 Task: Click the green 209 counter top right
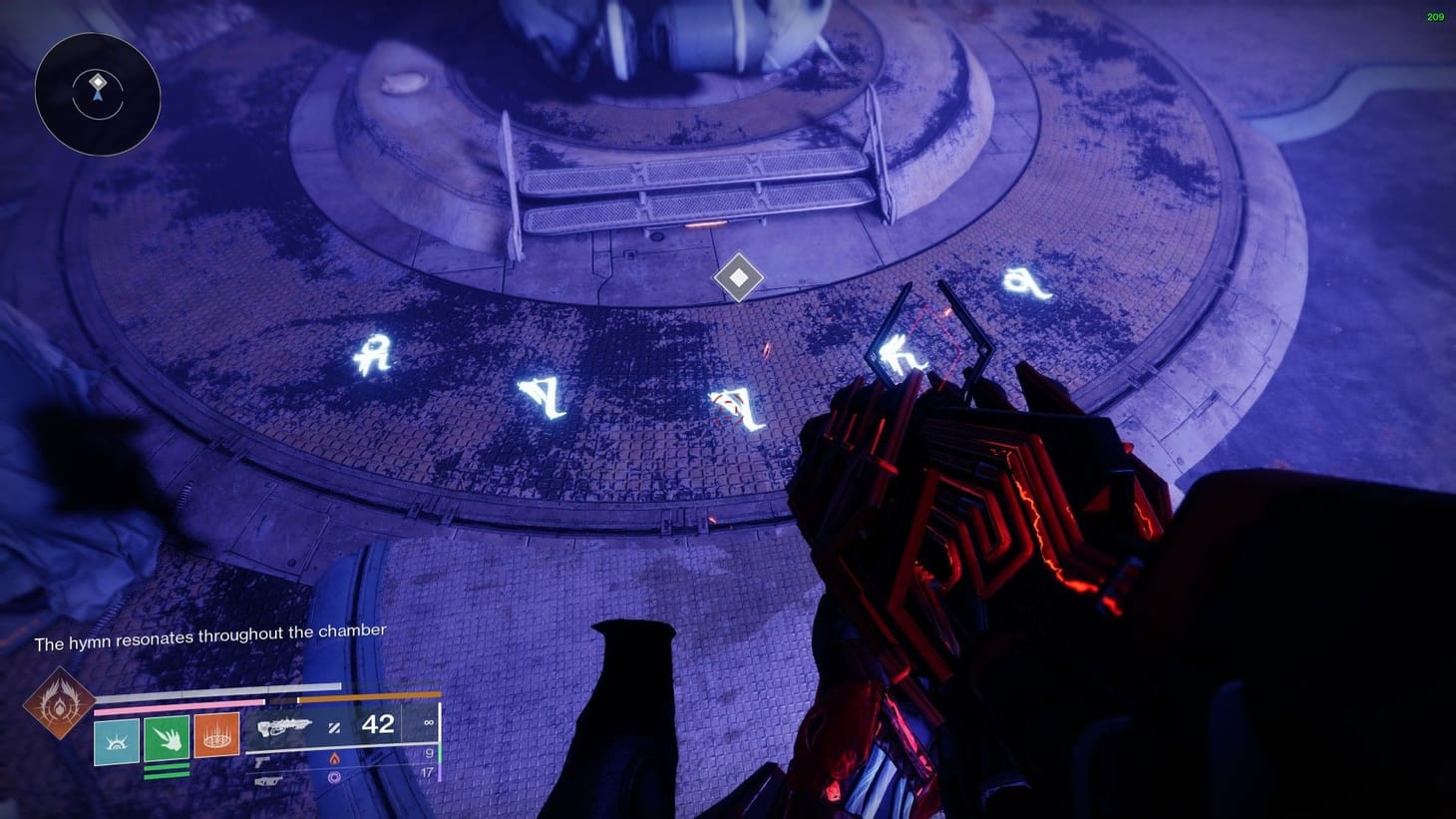[x=1434, y=16]
